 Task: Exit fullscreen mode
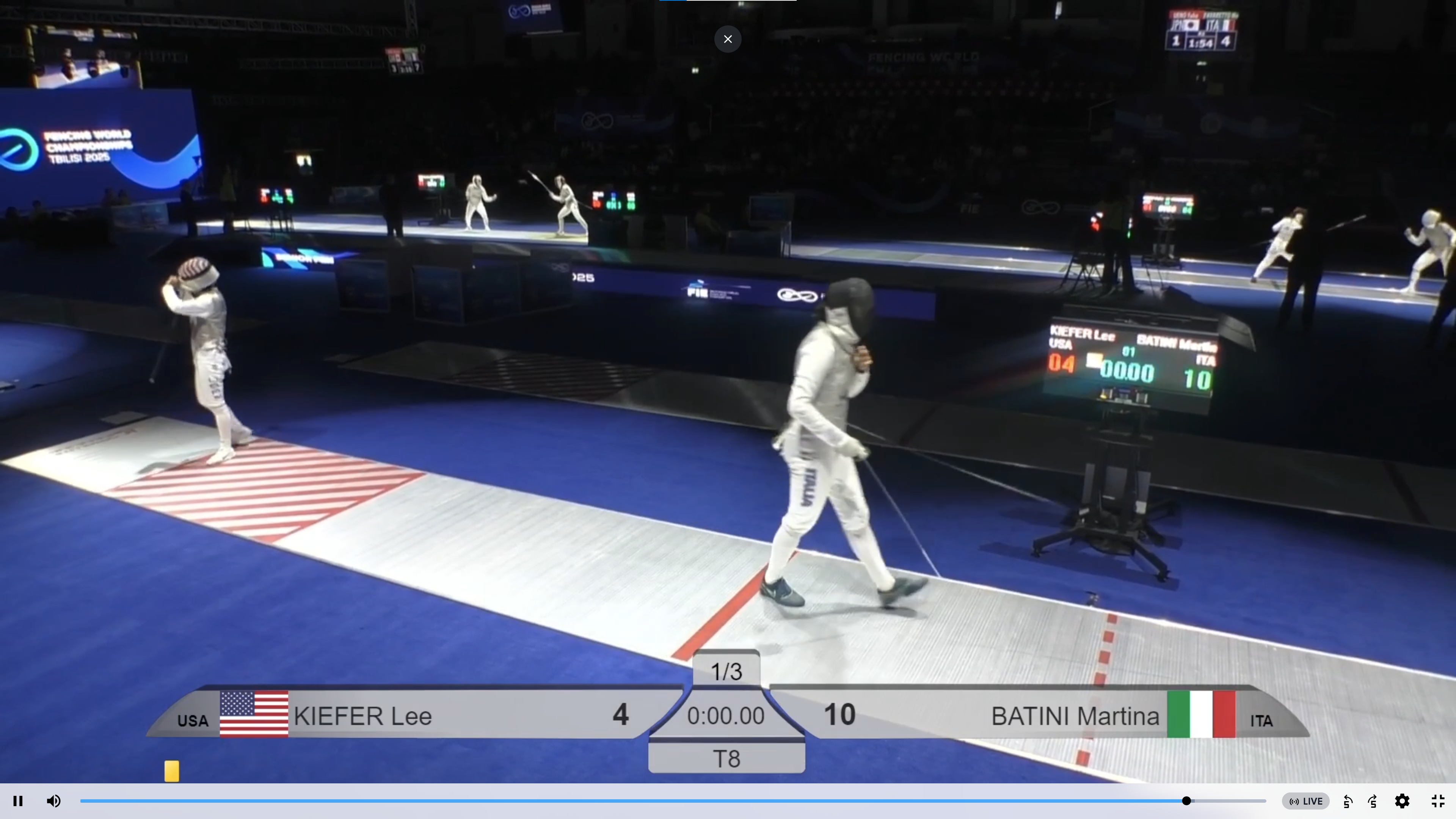coord(1438,801)
